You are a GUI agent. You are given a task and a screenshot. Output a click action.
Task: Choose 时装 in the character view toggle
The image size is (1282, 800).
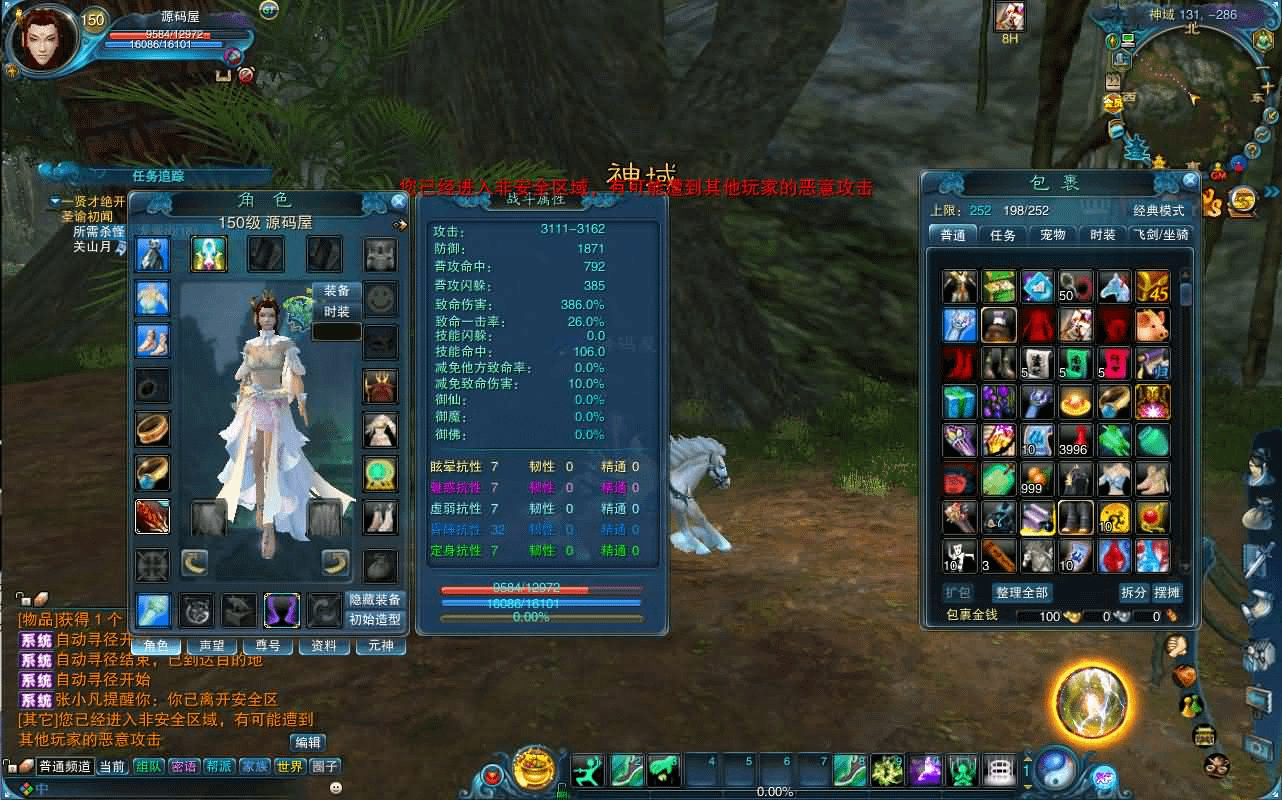click(337, 312)
